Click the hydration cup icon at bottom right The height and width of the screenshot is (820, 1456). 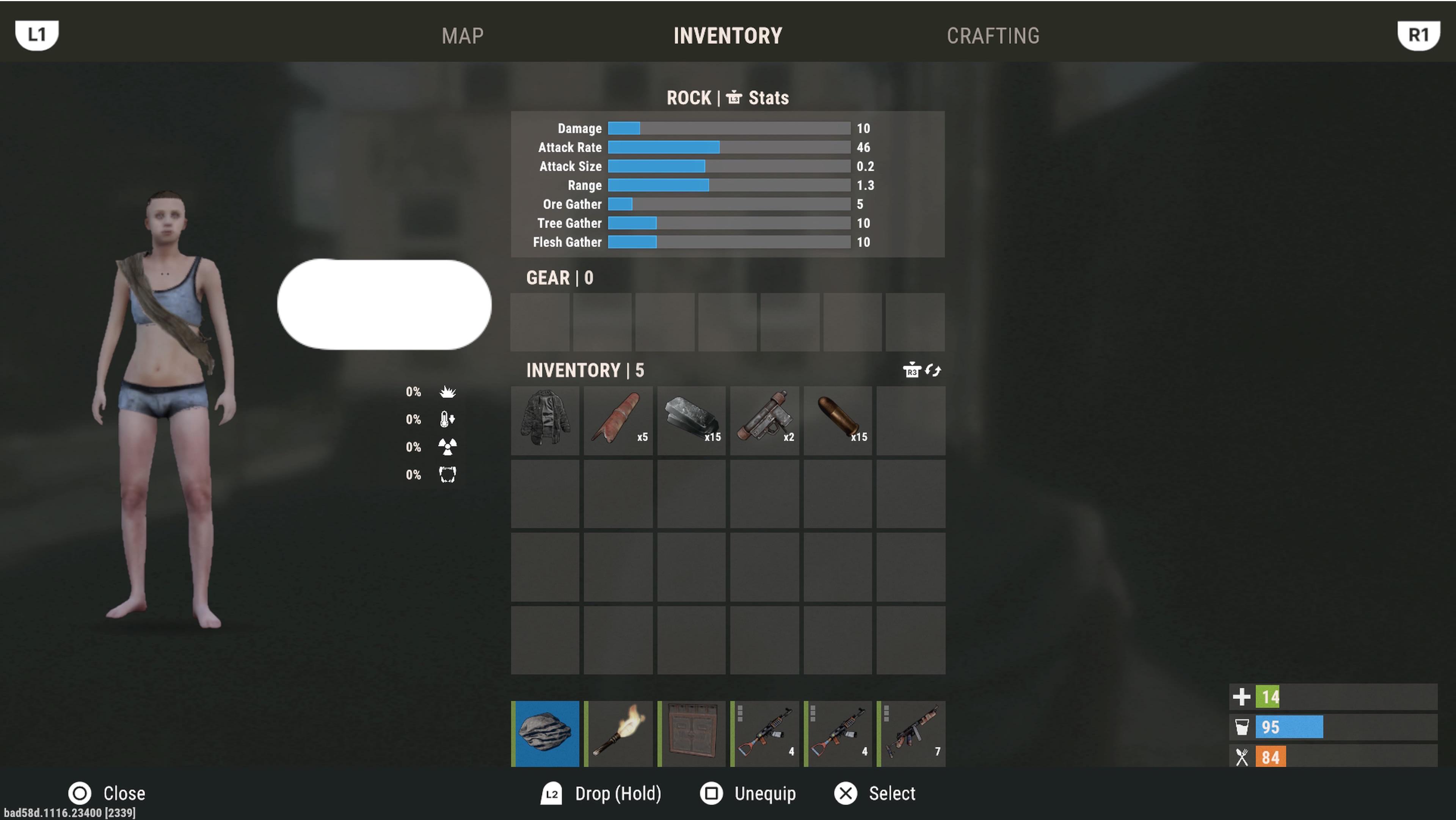[x=1242, y=728]
